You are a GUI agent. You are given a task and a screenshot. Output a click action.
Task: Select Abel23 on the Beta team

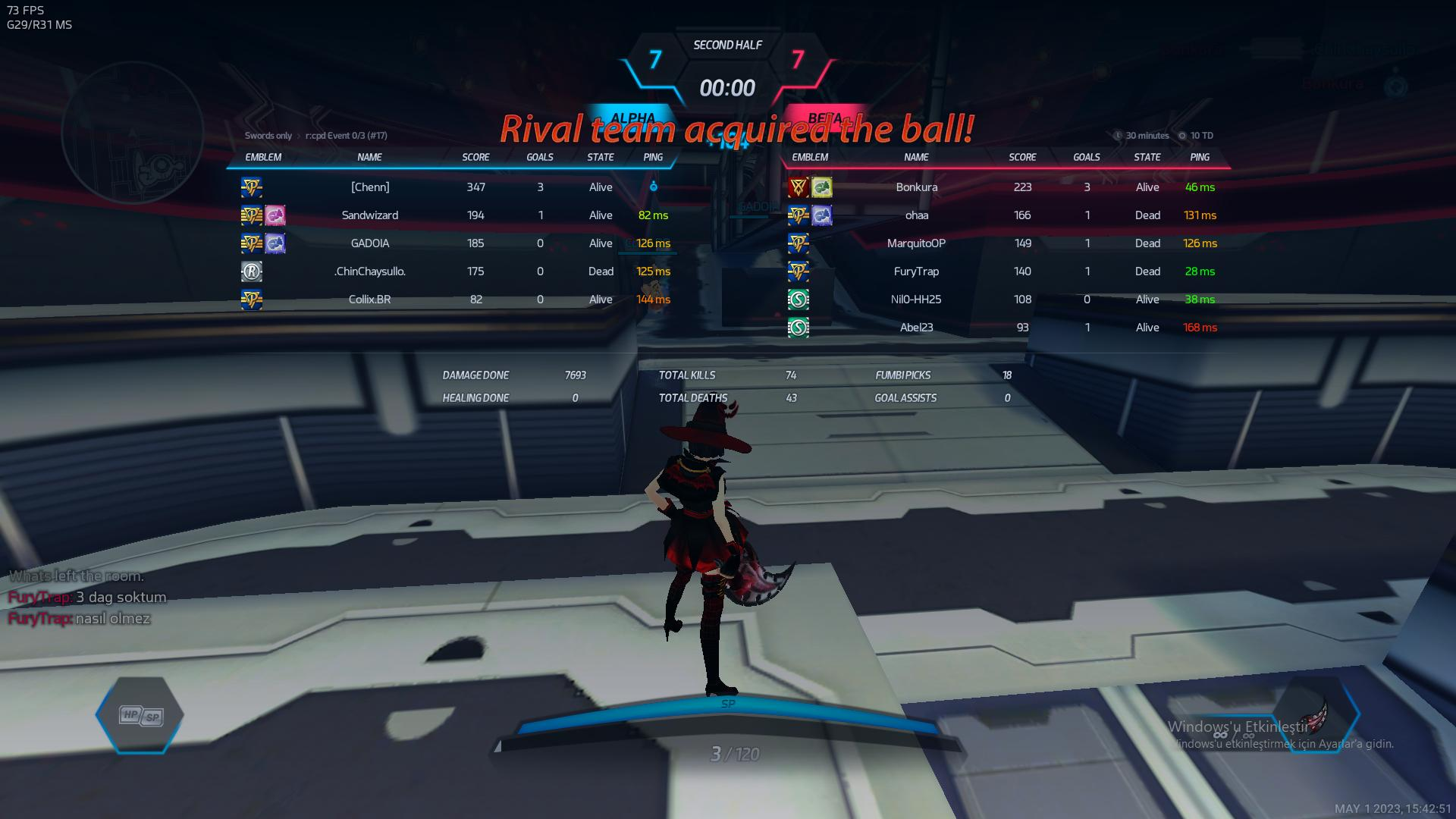[916, 328]
